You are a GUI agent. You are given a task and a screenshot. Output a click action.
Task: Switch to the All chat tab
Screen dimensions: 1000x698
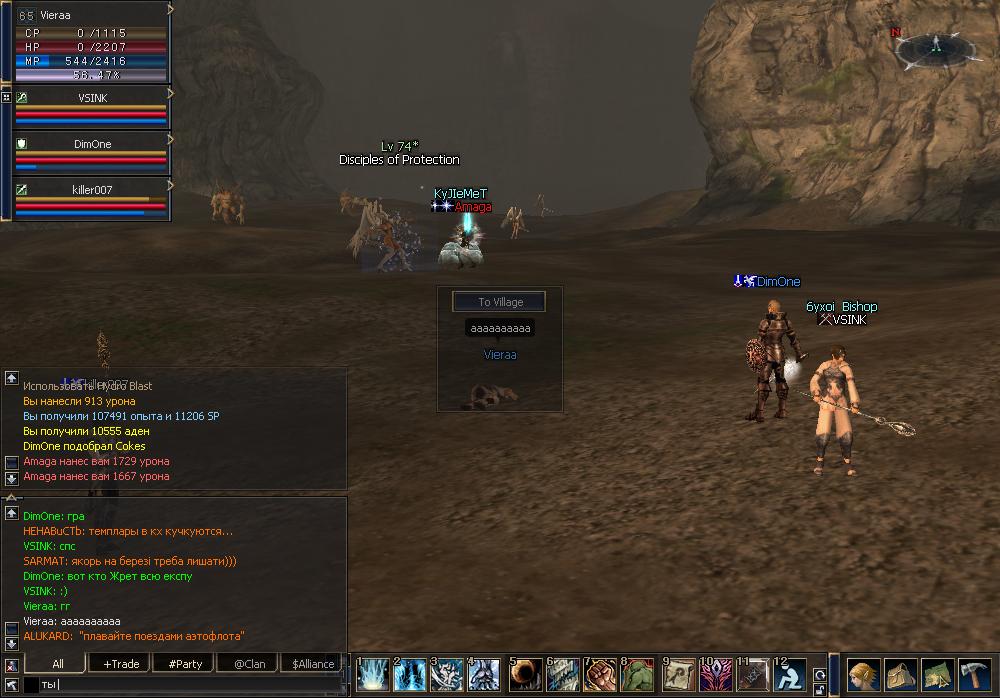(x=58, y=663)
